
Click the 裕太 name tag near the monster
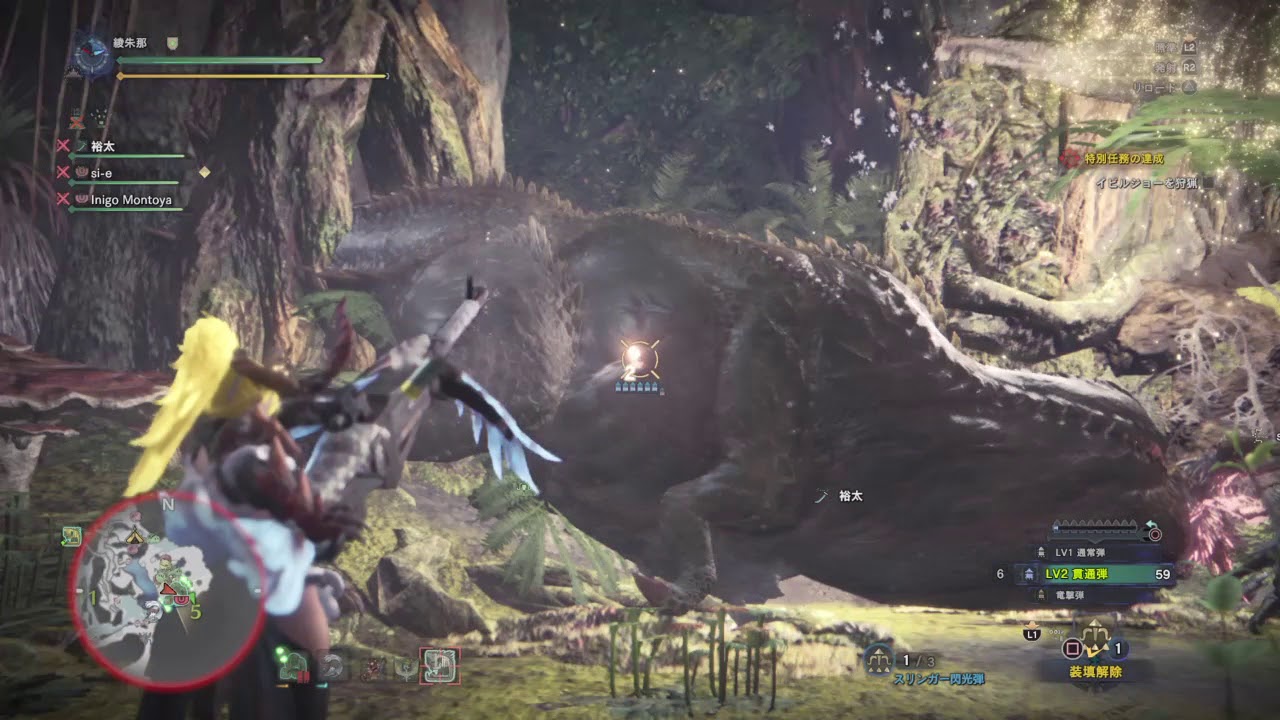(849, 496)
